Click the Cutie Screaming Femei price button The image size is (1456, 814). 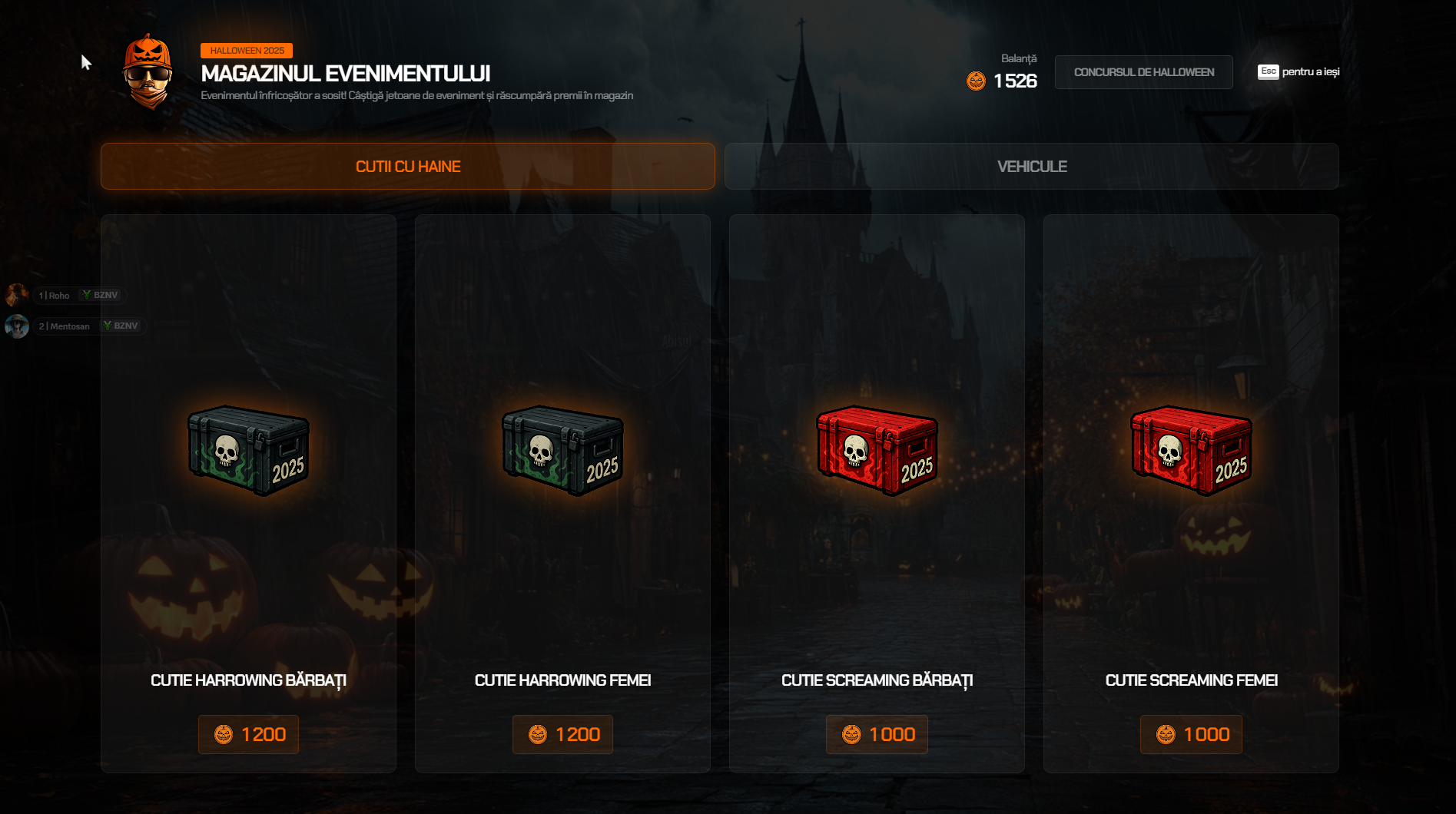pyautogui.click(x=1191, y=734)
